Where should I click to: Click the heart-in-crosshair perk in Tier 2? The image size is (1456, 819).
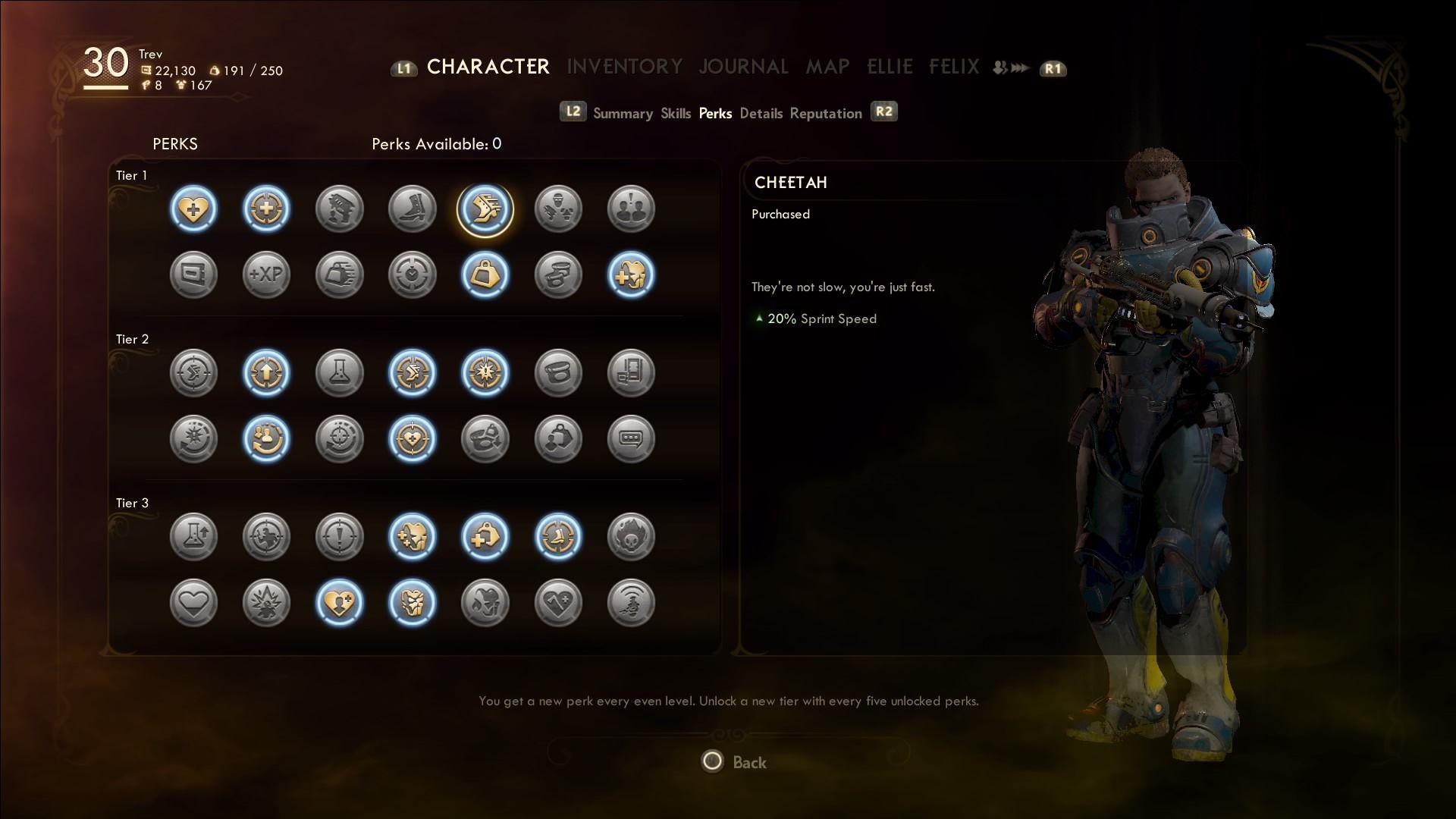pos(412,438)
